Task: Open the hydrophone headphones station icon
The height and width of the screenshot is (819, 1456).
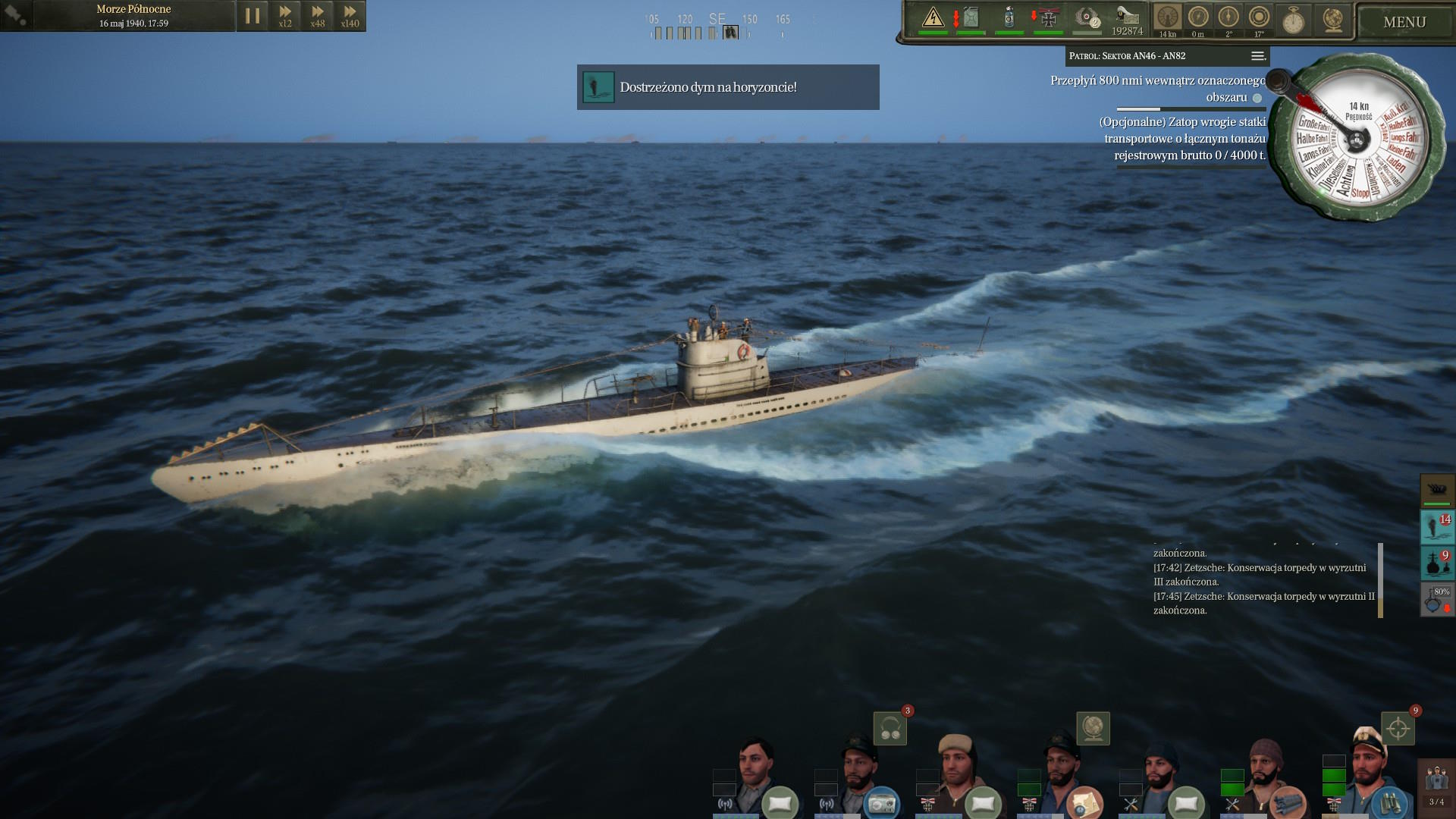Action: pos(890,729)
